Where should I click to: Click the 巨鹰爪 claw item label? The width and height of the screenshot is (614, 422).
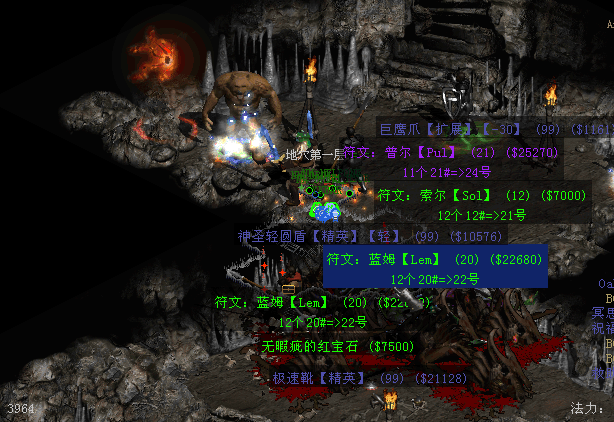(x=492, y=129)
